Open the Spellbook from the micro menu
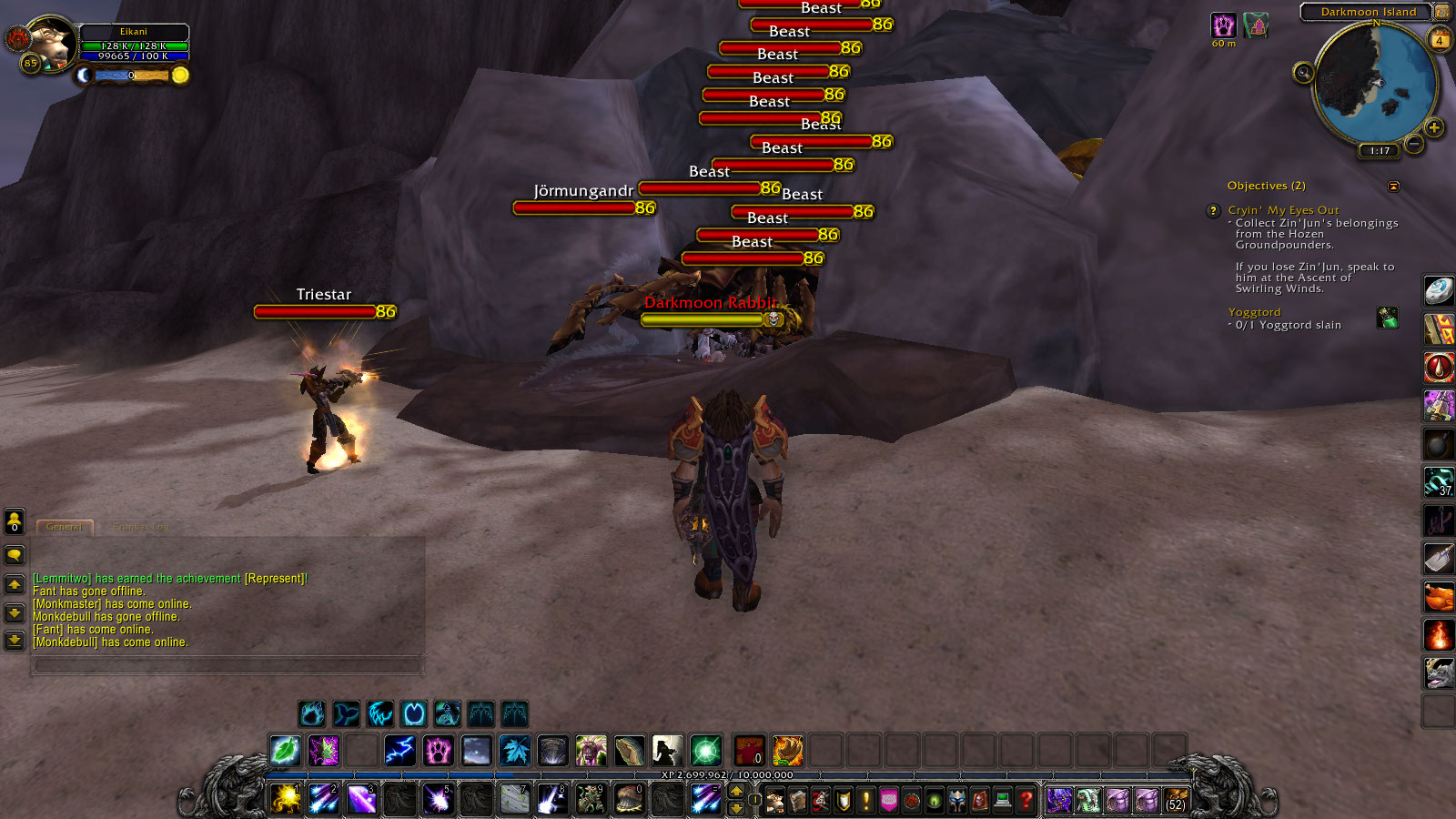Image resolution: width=1456 pixels, height=819 pixels. 798,802
